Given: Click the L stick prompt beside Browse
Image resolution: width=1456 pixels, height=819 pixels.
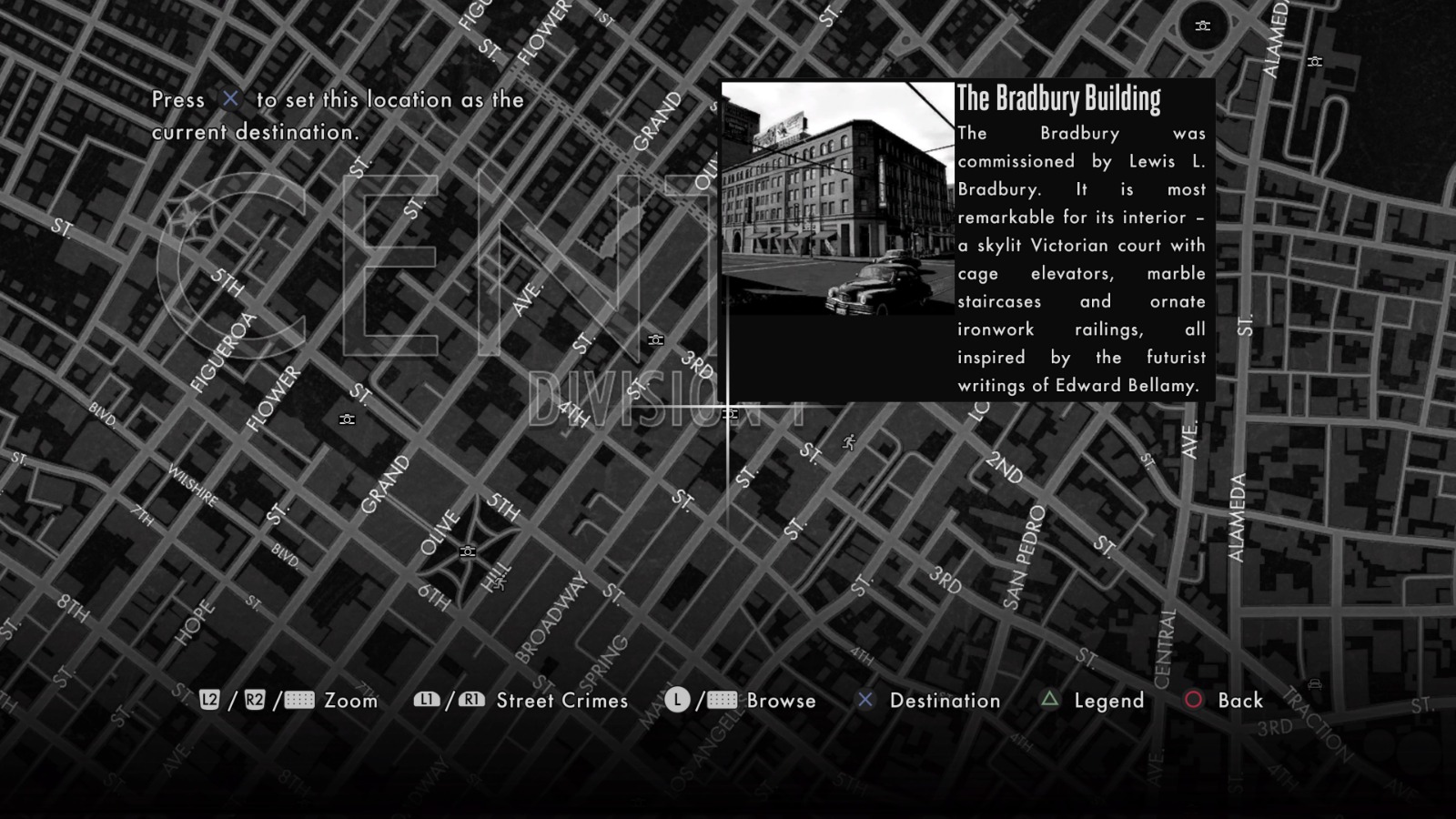Looking at the screenshot, I should click(x=676, y=701).
